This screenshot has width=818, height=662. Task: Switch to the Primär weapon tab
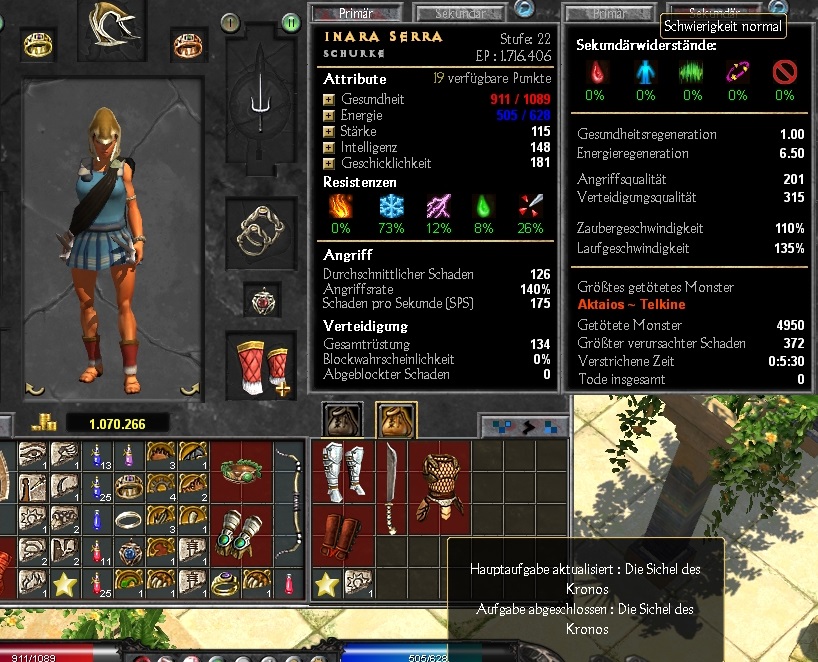(341, 13)
